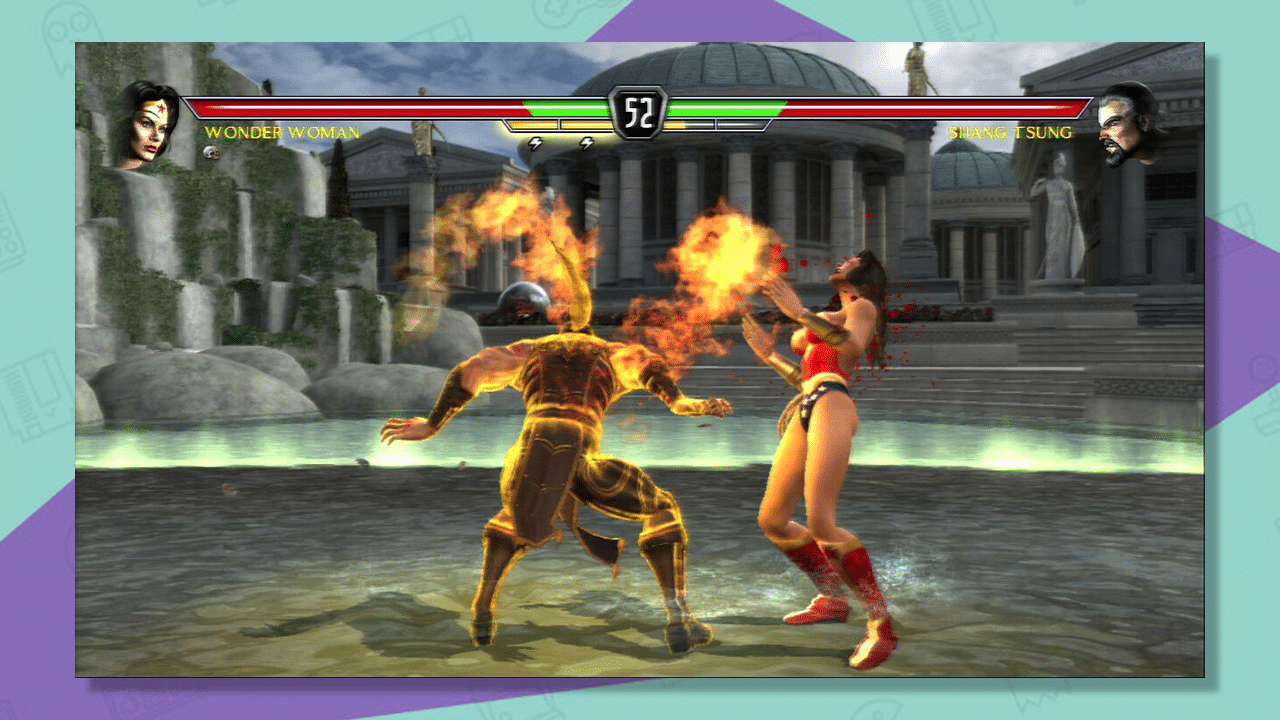Open Wonder Woman's meter segment divider
Screen dimensions: 1280x720
tap(560, 124)
